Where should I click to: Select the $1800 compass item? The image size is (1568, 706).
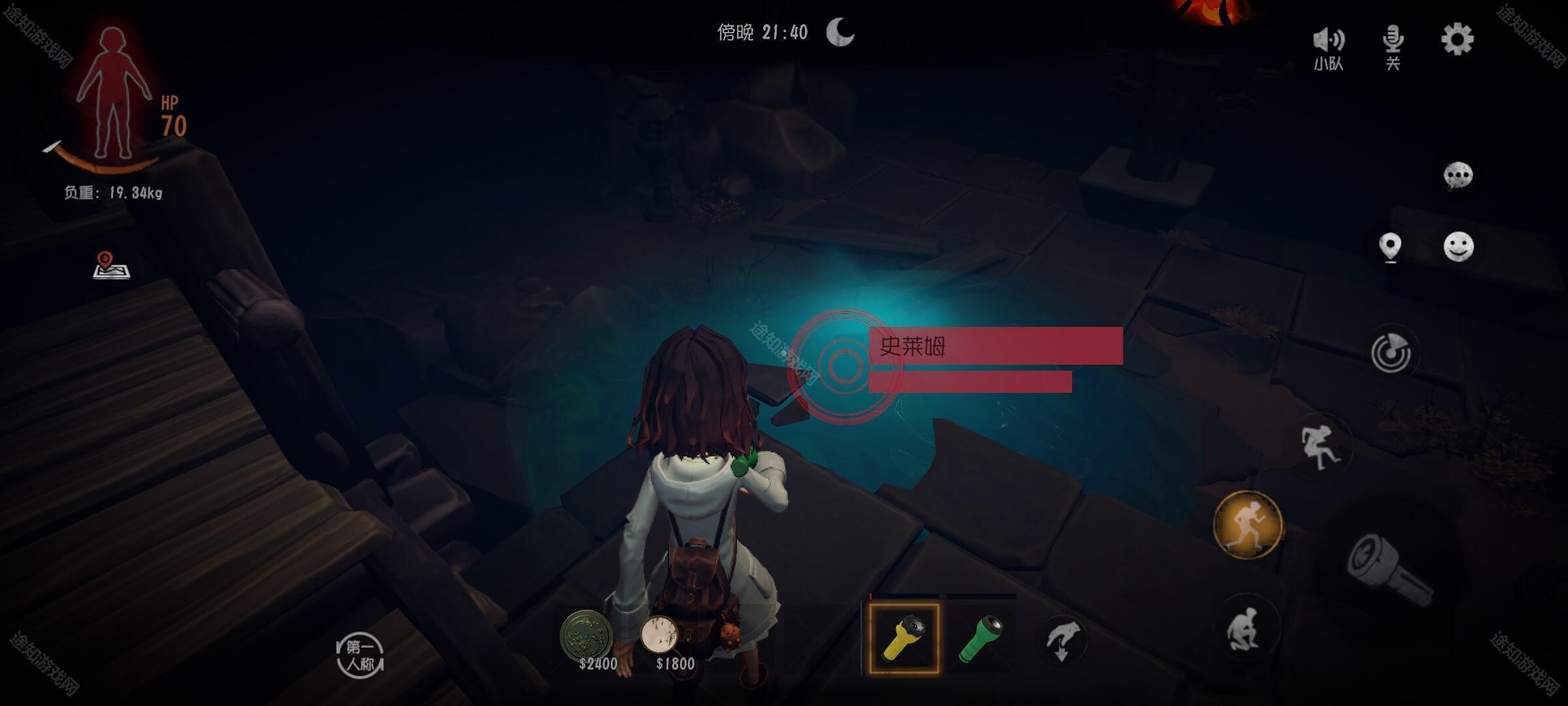point(660,635)
